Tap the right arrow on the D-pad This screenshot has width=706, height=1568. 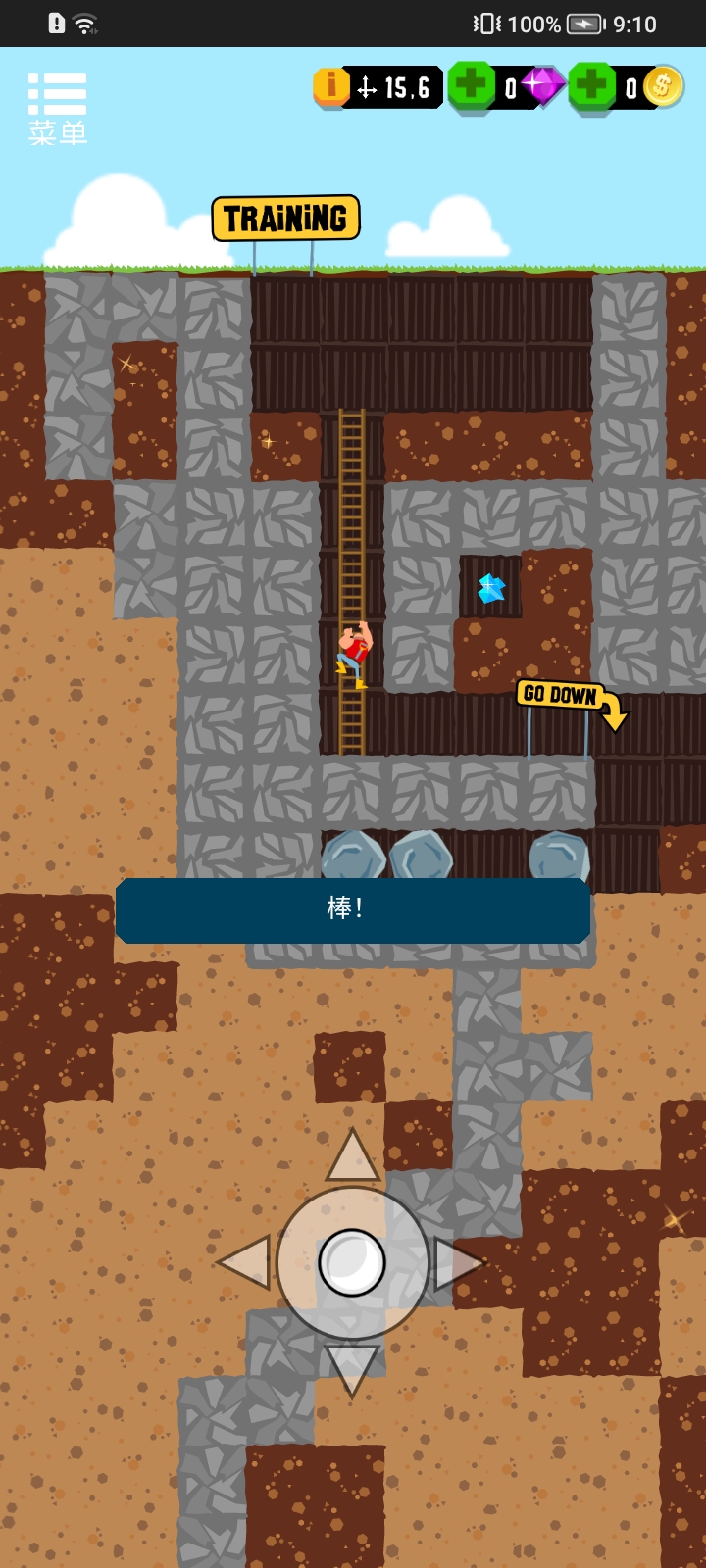pyautogui.click(x=458, y=1262)
